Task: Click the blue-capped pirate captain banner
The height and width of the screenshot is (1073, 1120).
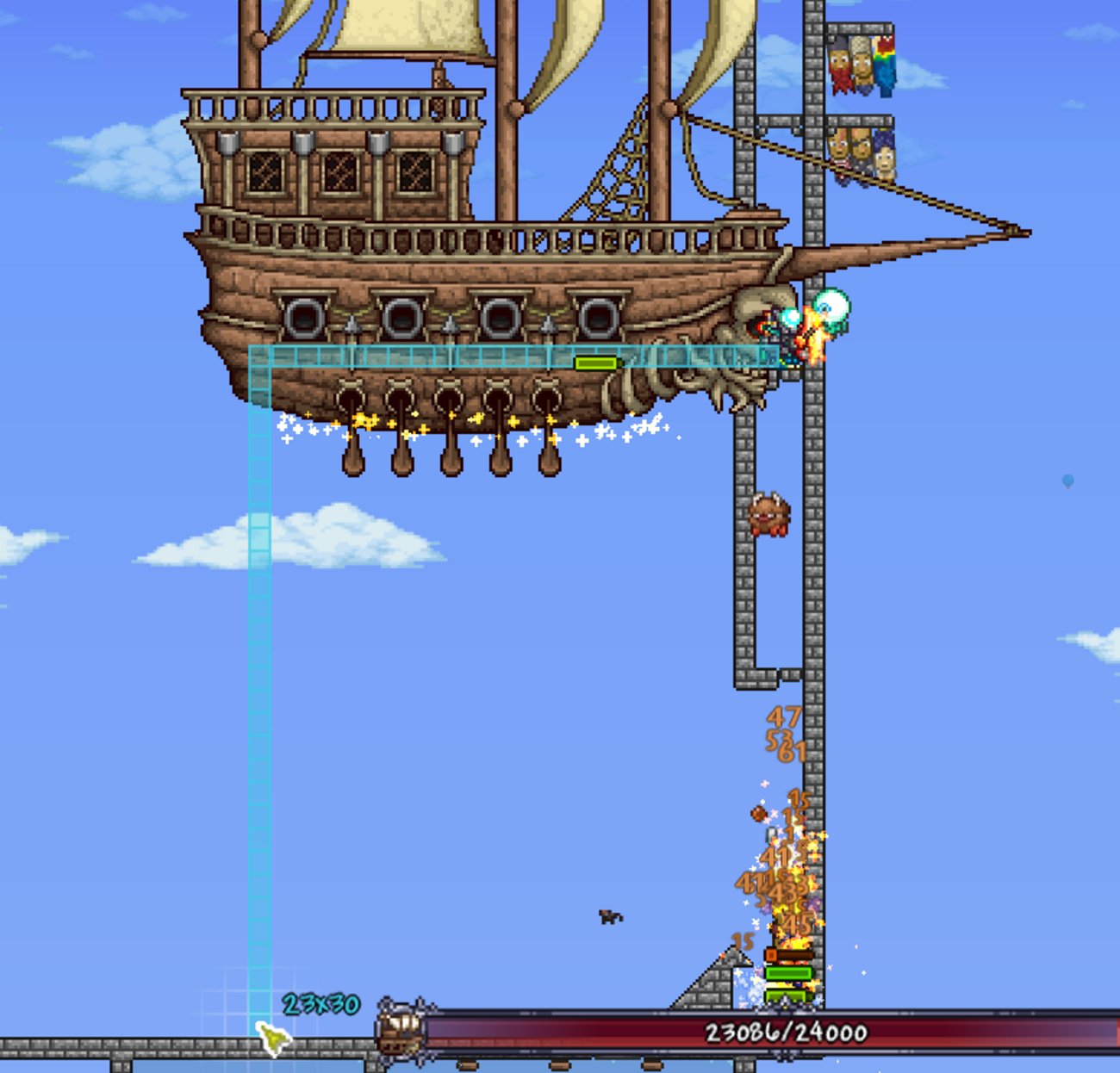Action: [x=883, y=159]
